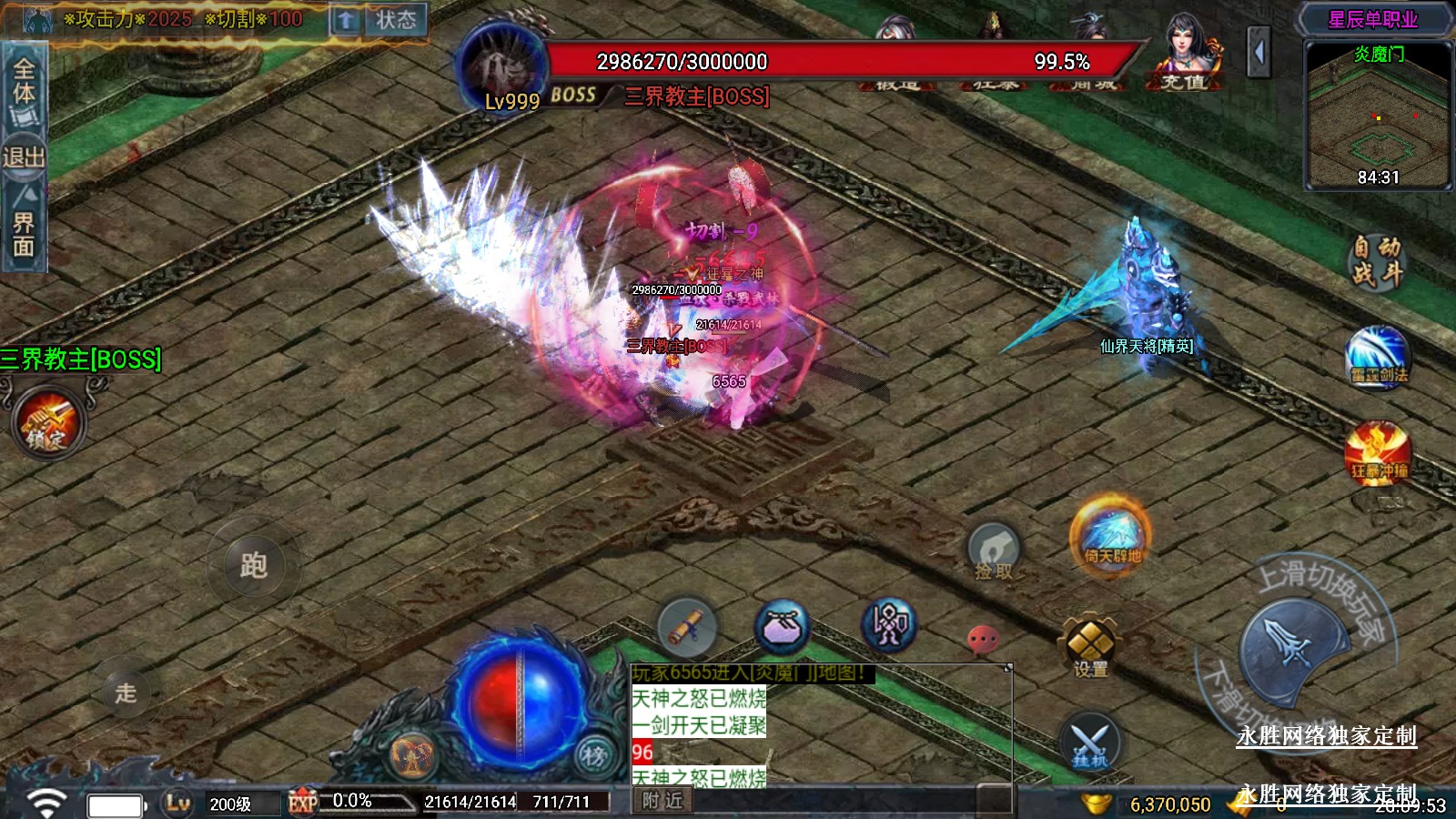Viewport: 1456px width, 819px height.
Task: Open the 状态 status panel
Action: click(x=395, y=20)
